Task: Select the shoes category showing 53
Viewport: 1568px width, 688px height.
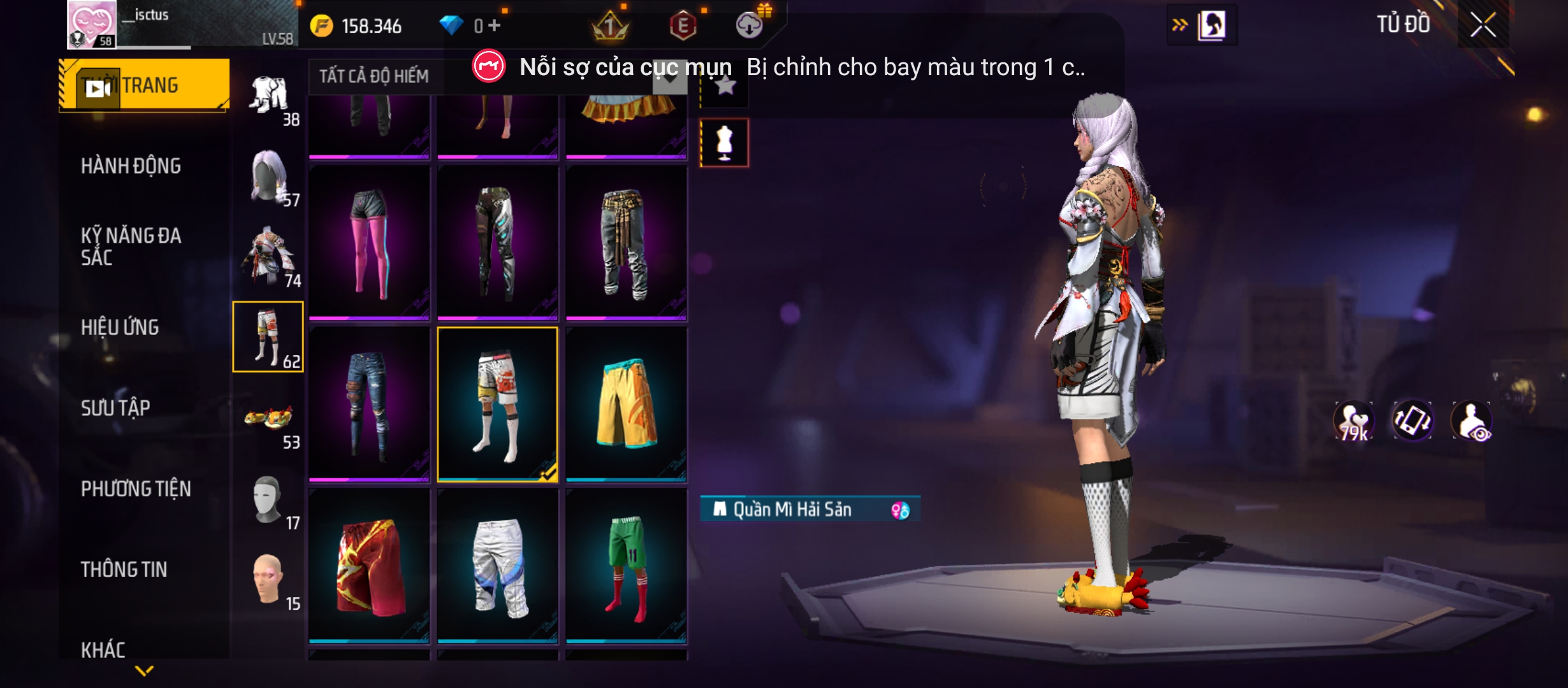Action: click(269, 420)
